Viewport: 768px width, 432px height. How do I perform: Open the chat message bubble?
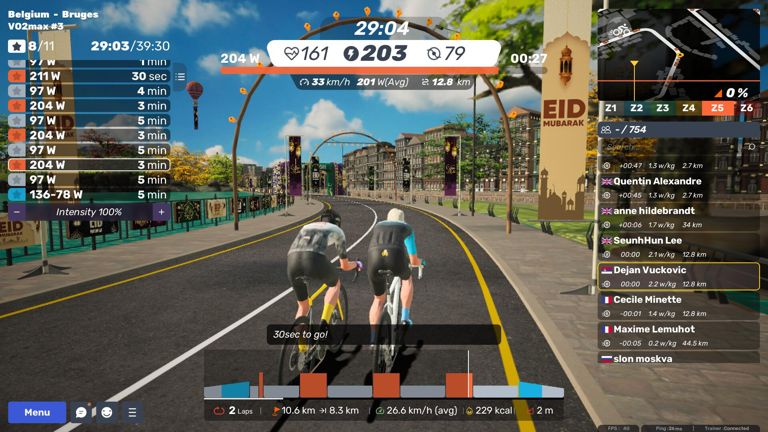(82, 412)
